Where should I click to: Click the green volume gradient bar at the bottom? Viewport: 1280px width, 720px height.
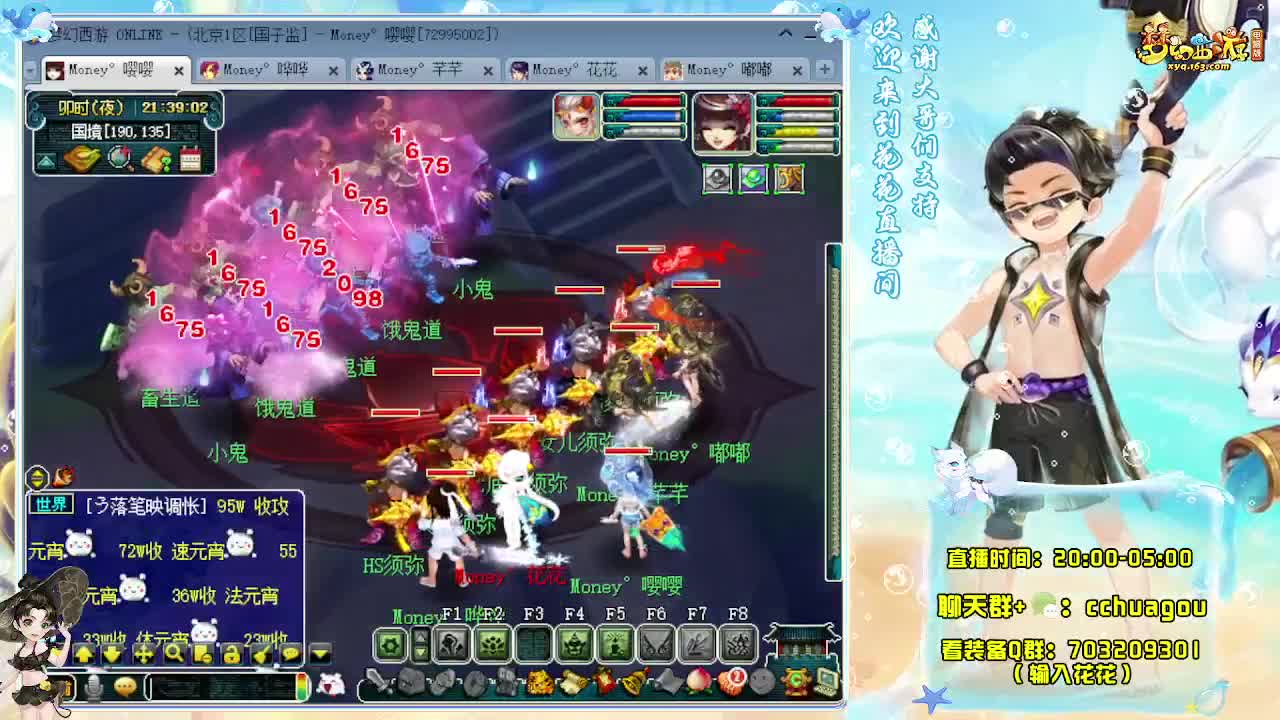coord(301,686)
